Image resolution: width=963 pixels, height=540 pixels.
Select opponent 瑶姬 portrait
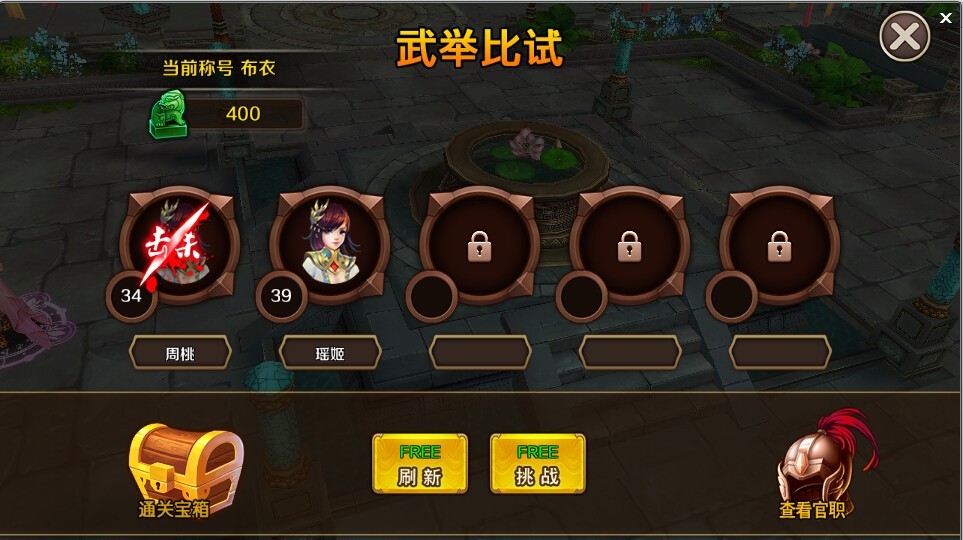330,245
